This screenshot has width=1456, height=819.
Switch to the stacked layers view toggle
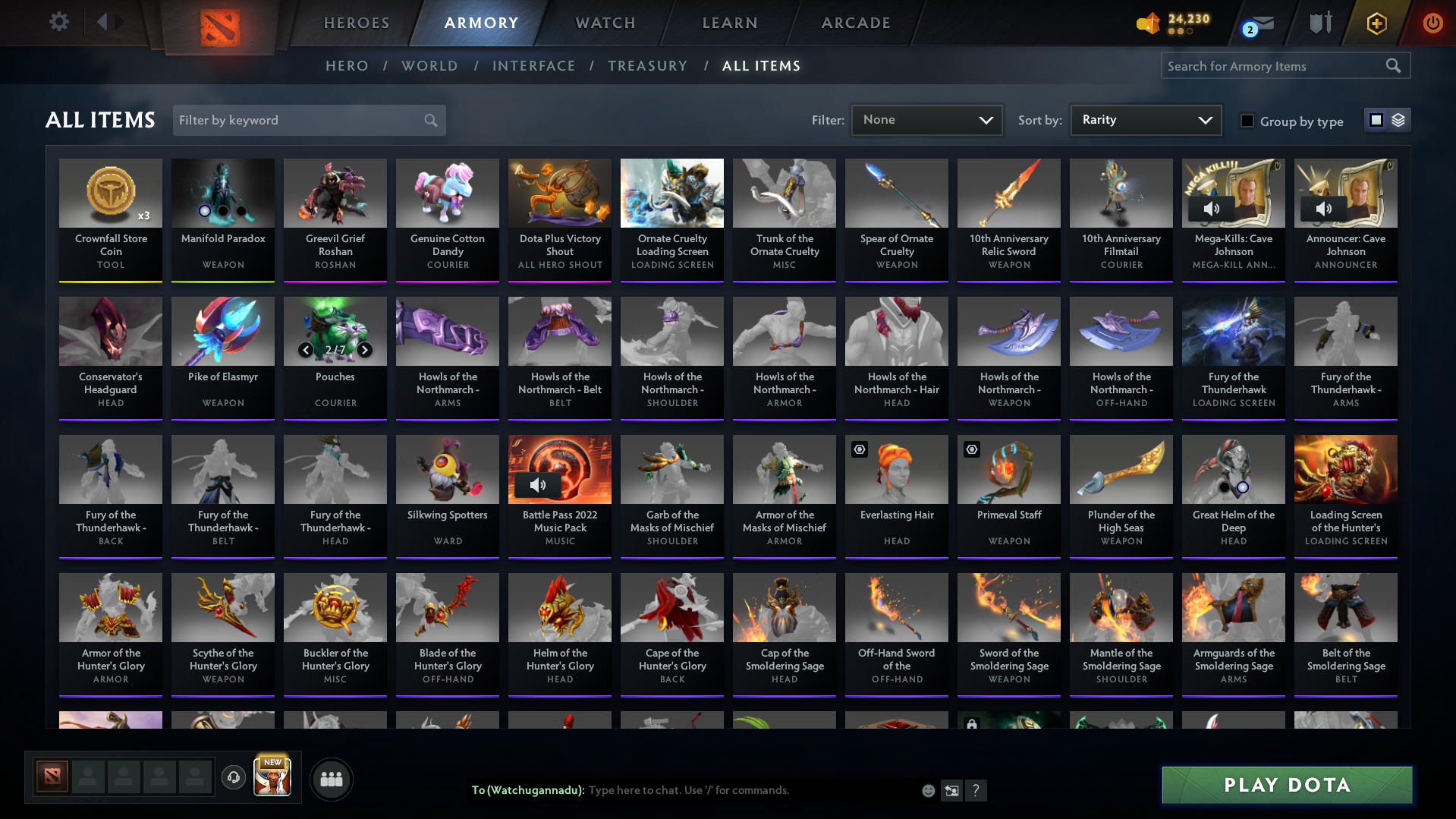(x=1397, y=120)
